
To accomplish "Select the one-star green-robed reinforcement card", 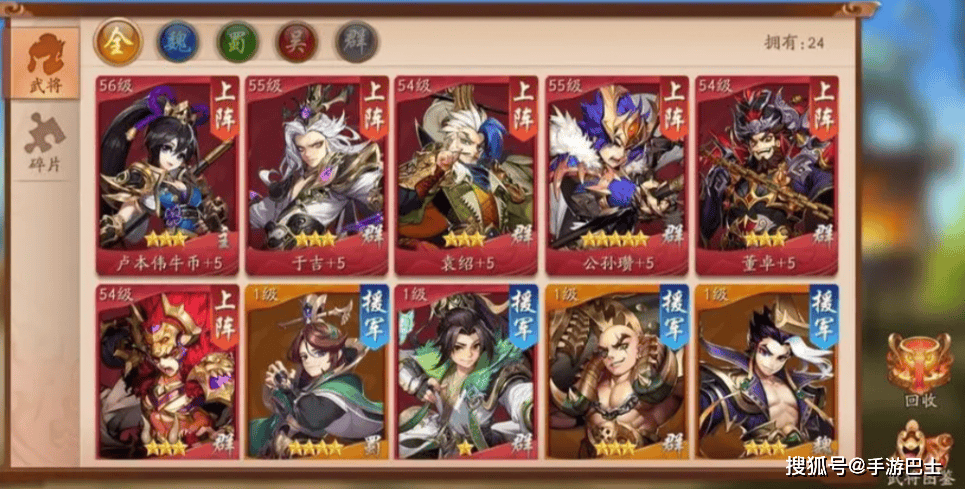I will [x=466, y=372].
